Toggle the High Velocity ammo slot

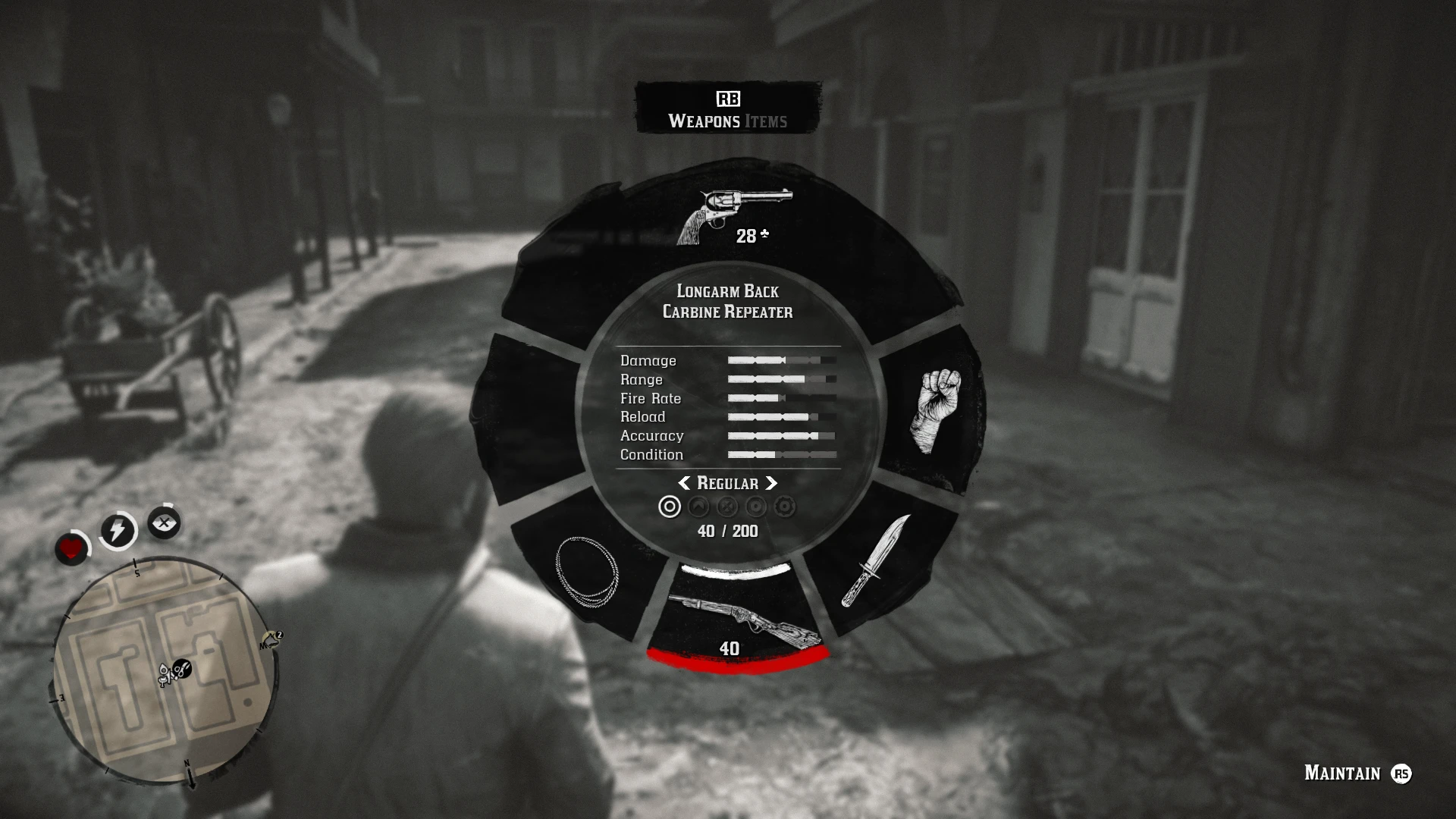(x=698, y=506)
